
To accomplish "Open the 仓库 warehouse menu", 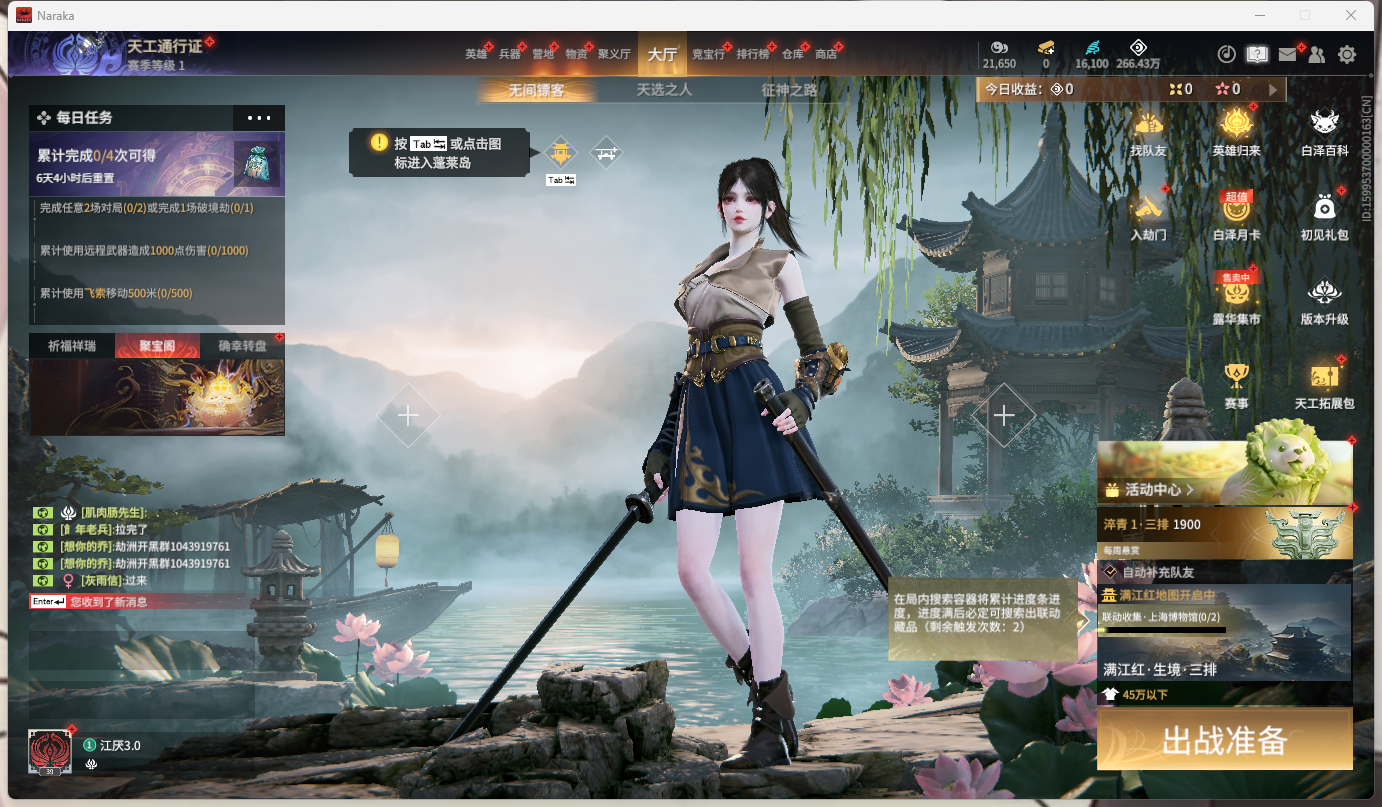I will point(792,54).
